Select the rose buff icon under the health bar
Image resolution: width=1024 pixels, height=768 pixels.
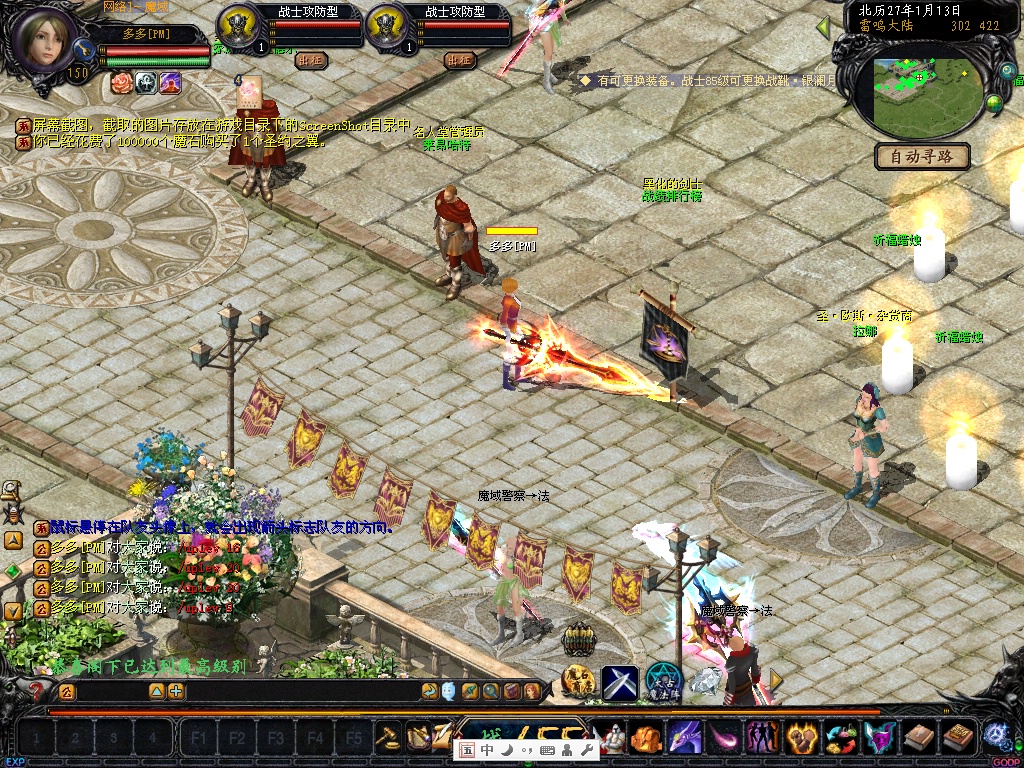pyautogui.click(x=122, y=82)
